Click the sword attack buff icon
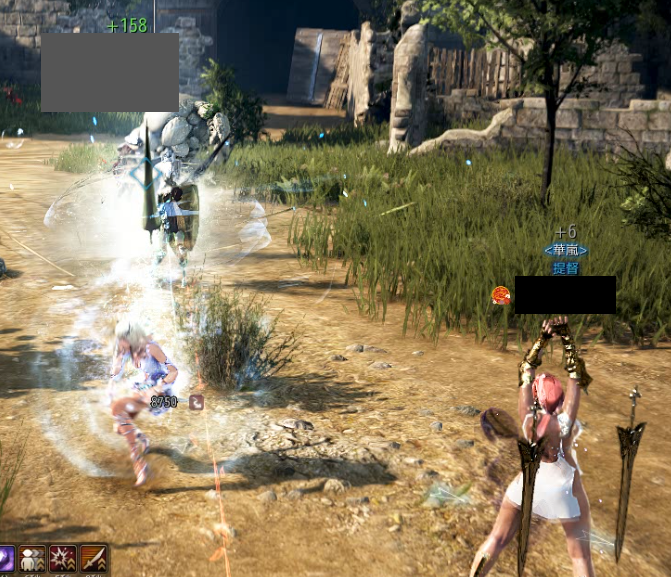The width and height of the screenshot is (671, 577). pyautogui.click(x=93, y=559)
